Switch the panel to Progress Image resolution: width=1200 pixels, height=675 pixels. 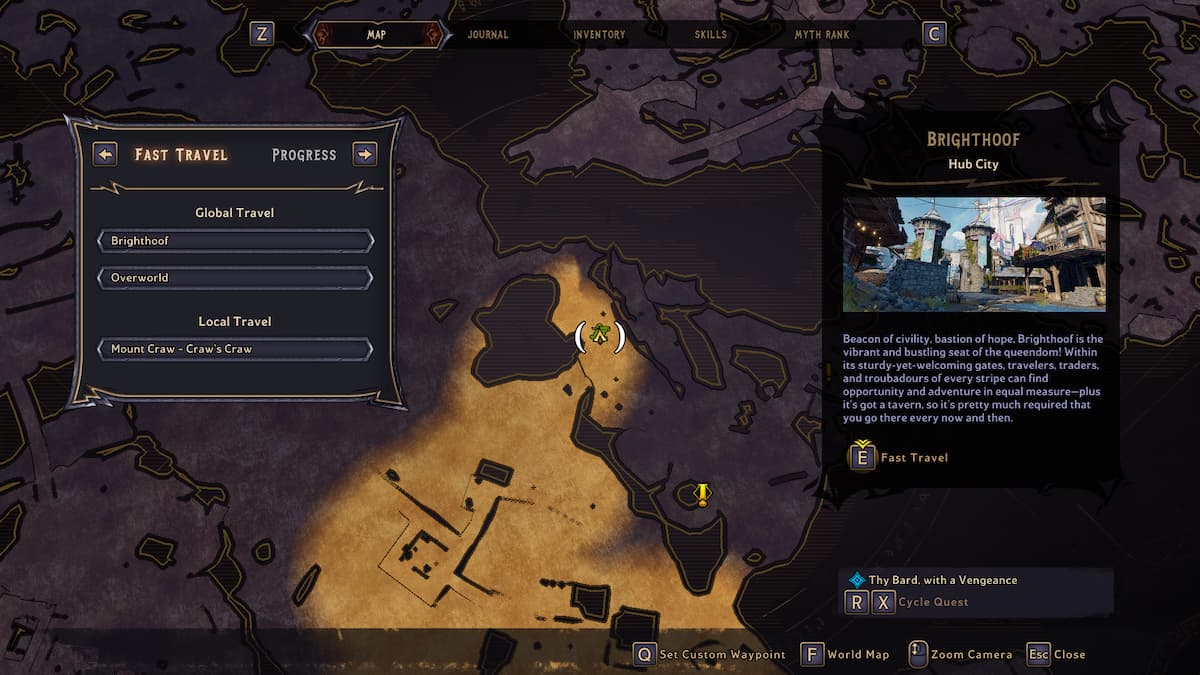[x=304, y=155]
